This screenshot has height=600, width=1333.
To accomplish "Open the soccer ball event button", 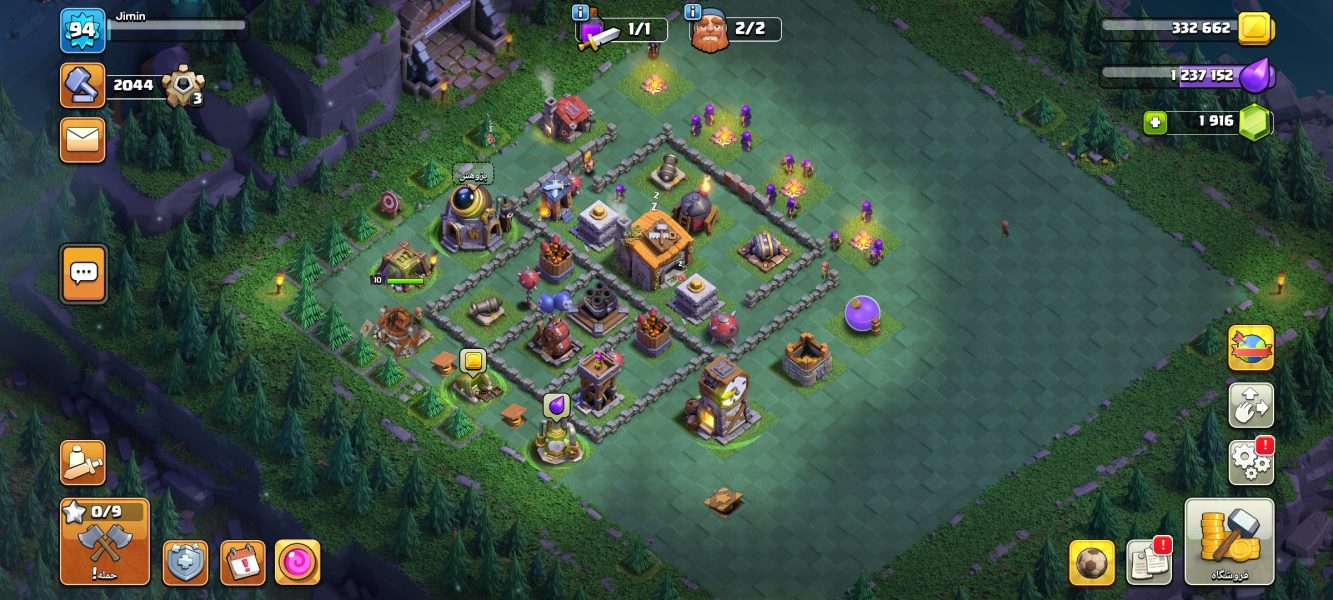I will (x=1091, y=563).
